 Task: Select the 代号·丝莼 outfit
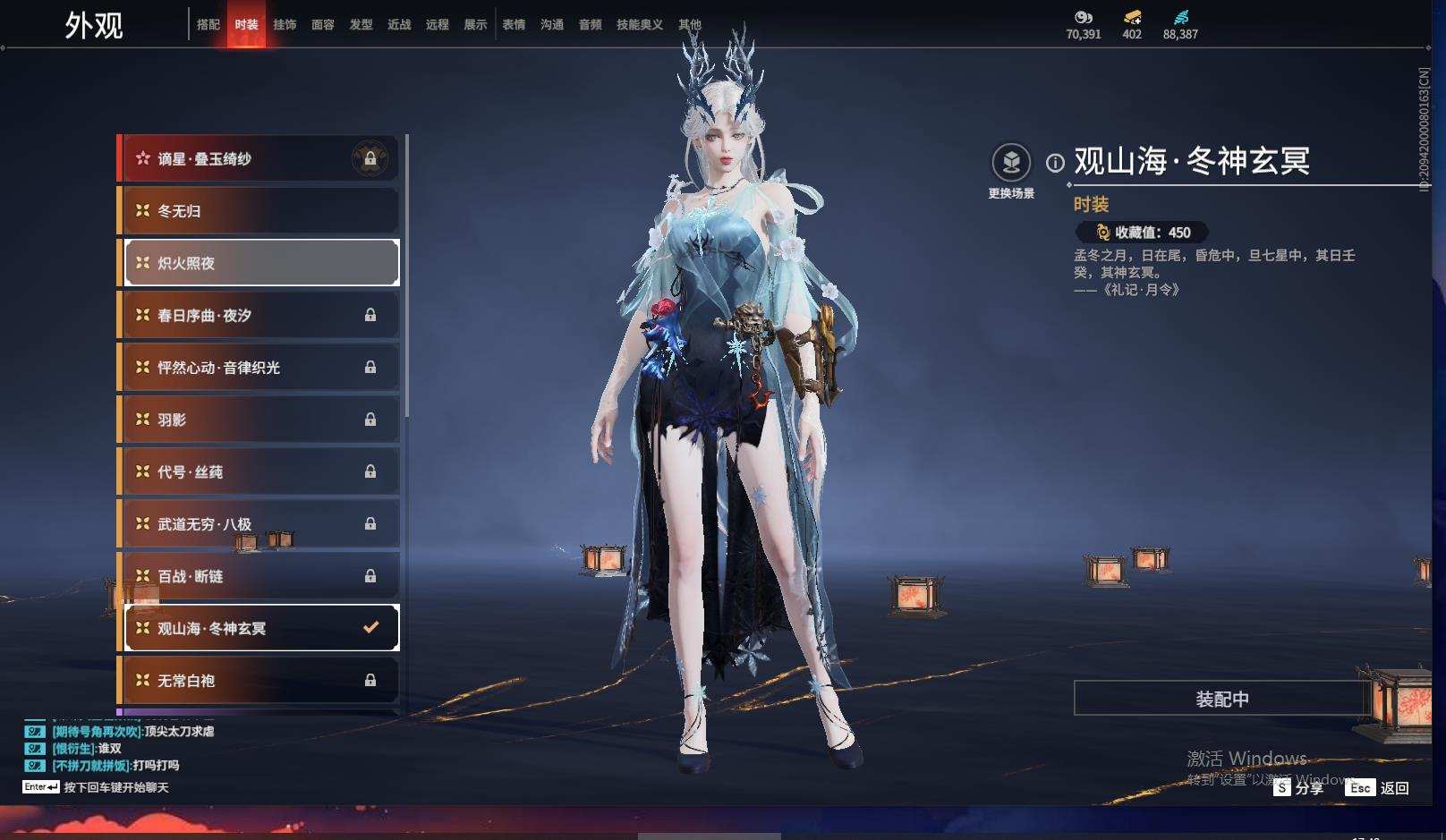pyautogui.click(x=259, y=471)
